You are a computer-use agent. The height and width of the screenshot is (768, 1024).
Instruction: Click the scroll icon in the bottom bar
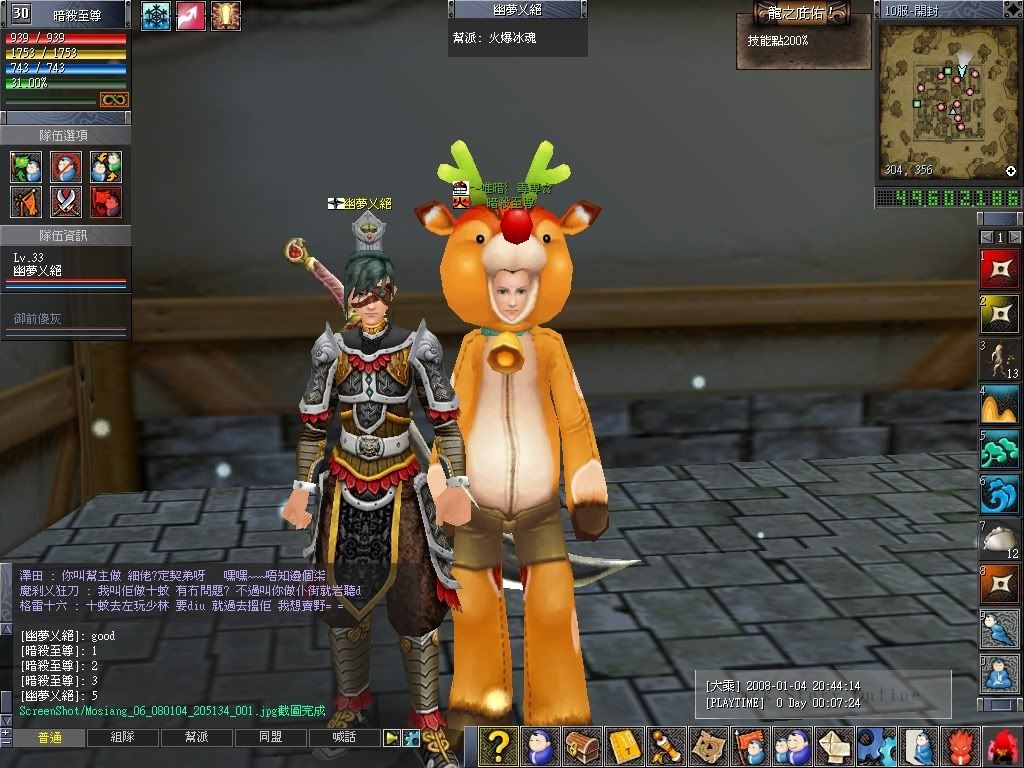667,747
